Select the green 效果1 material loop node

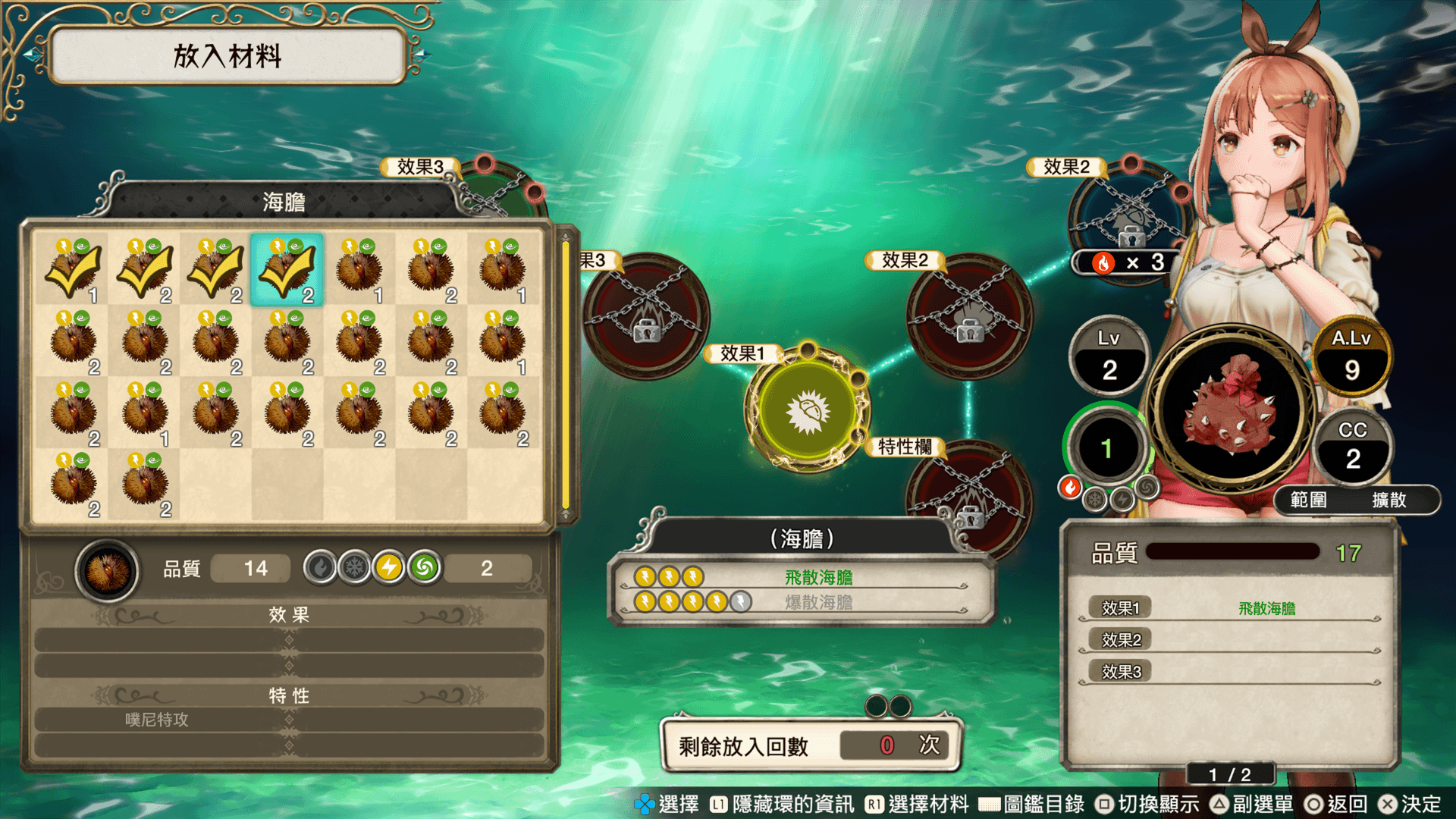tap(808, 410)
